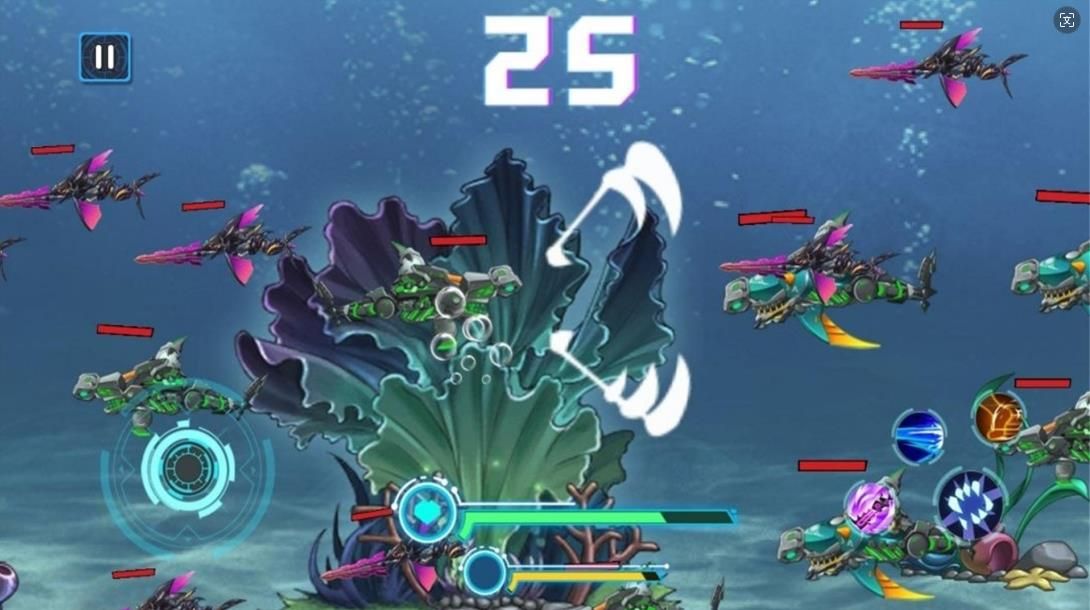Toggle fullscreen with the corner expand icon

[x=1066, y=21]
